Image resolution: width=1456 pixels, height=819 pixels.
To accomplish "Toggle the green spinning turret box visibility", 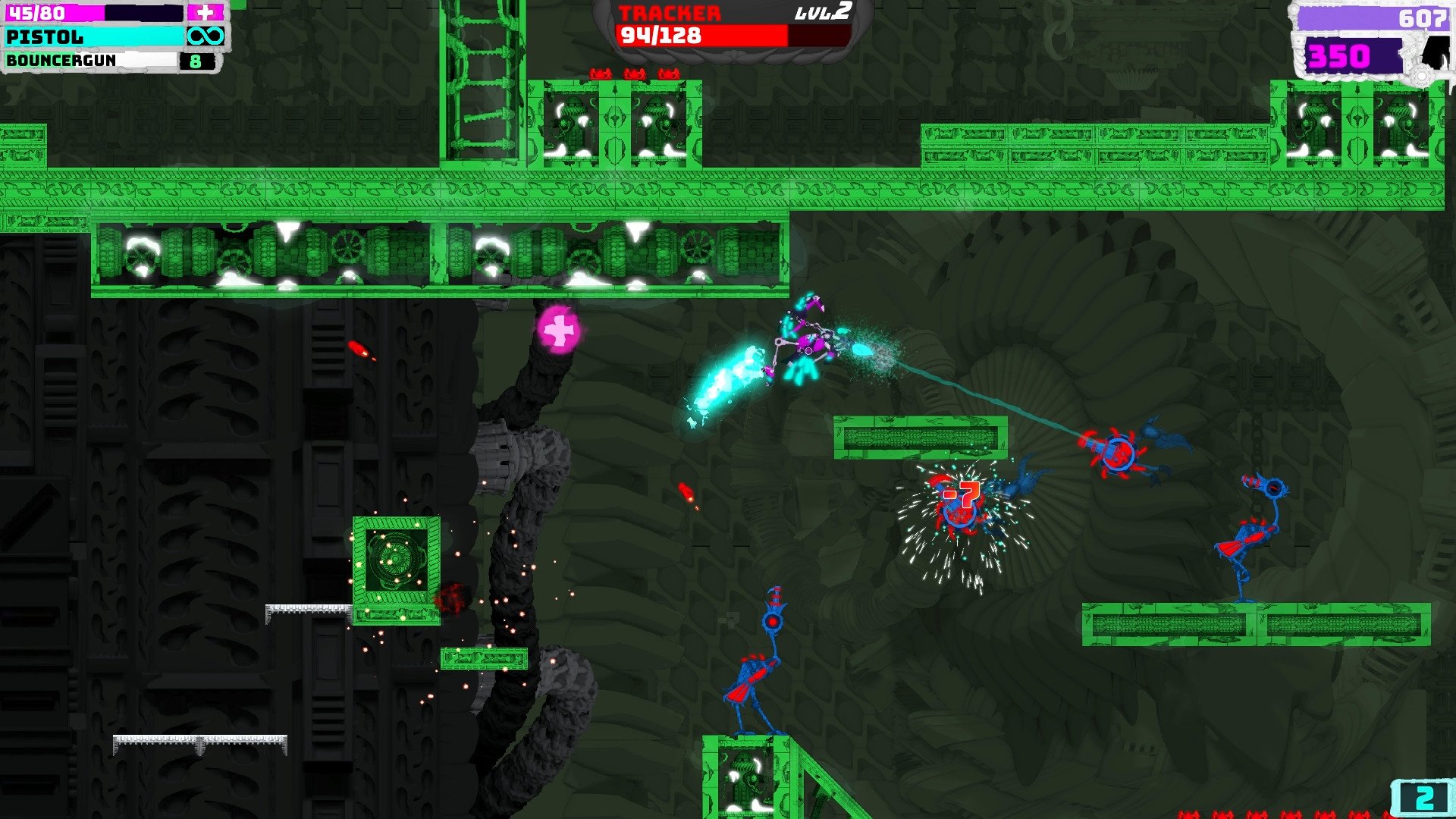I will pyautogui.click(x=395, y=560).
